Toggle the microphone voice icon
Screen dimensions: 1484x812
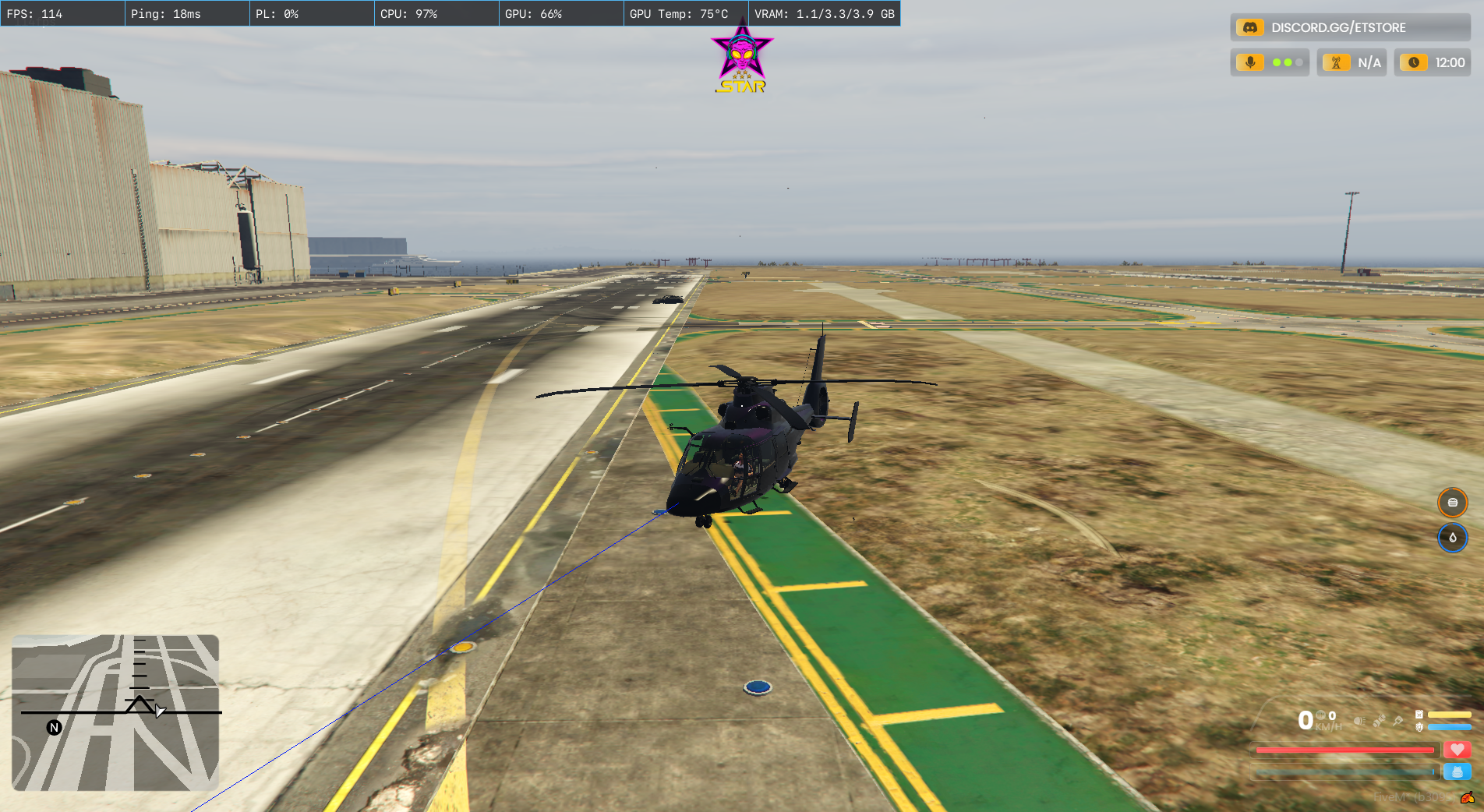pos(1250,62)
